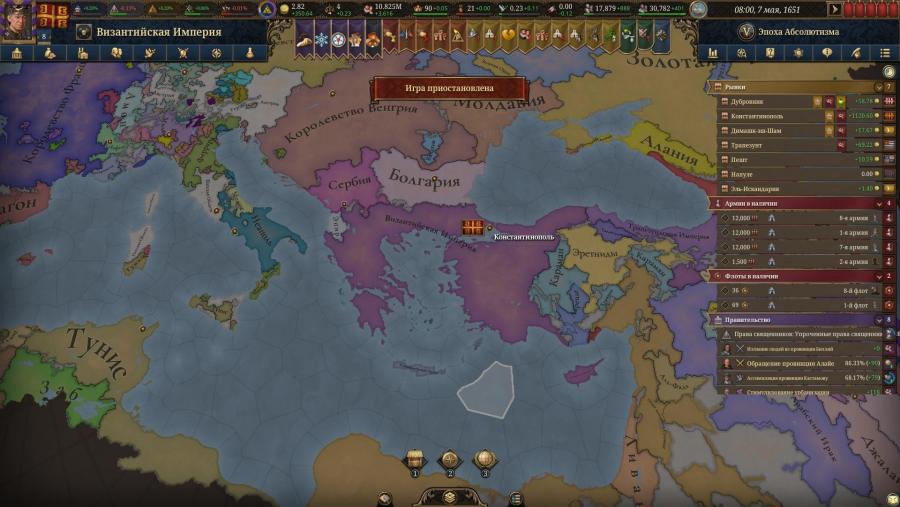Select the Константинополь market row
Viewport: 900px width, 507px height.
point(770,115)
